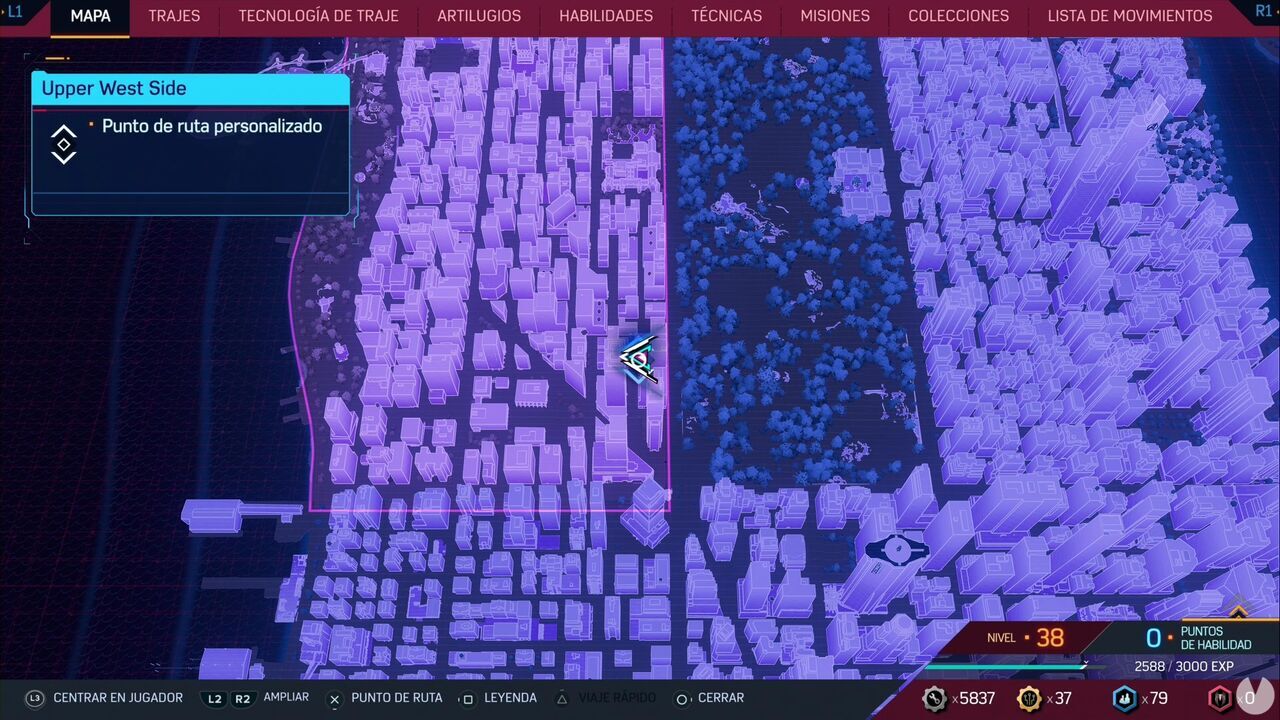The width and height of the screenshot is (1280, 720).
Task: Open the TRAJES tab
Action: (x=173, y=16)
